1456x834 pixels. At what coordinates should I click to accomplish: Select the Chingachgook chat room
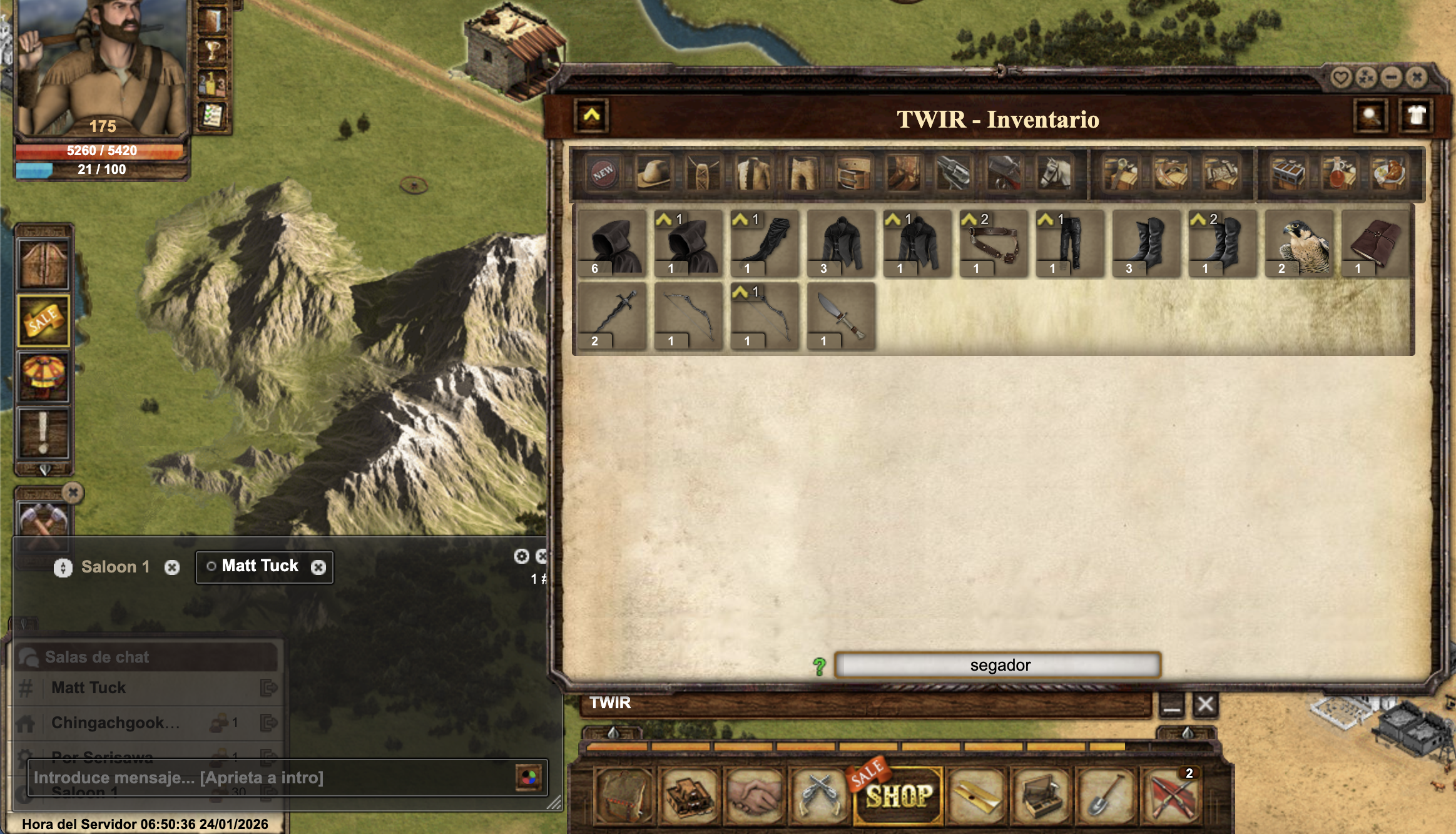pyautogui.click(x=116, y=723)
